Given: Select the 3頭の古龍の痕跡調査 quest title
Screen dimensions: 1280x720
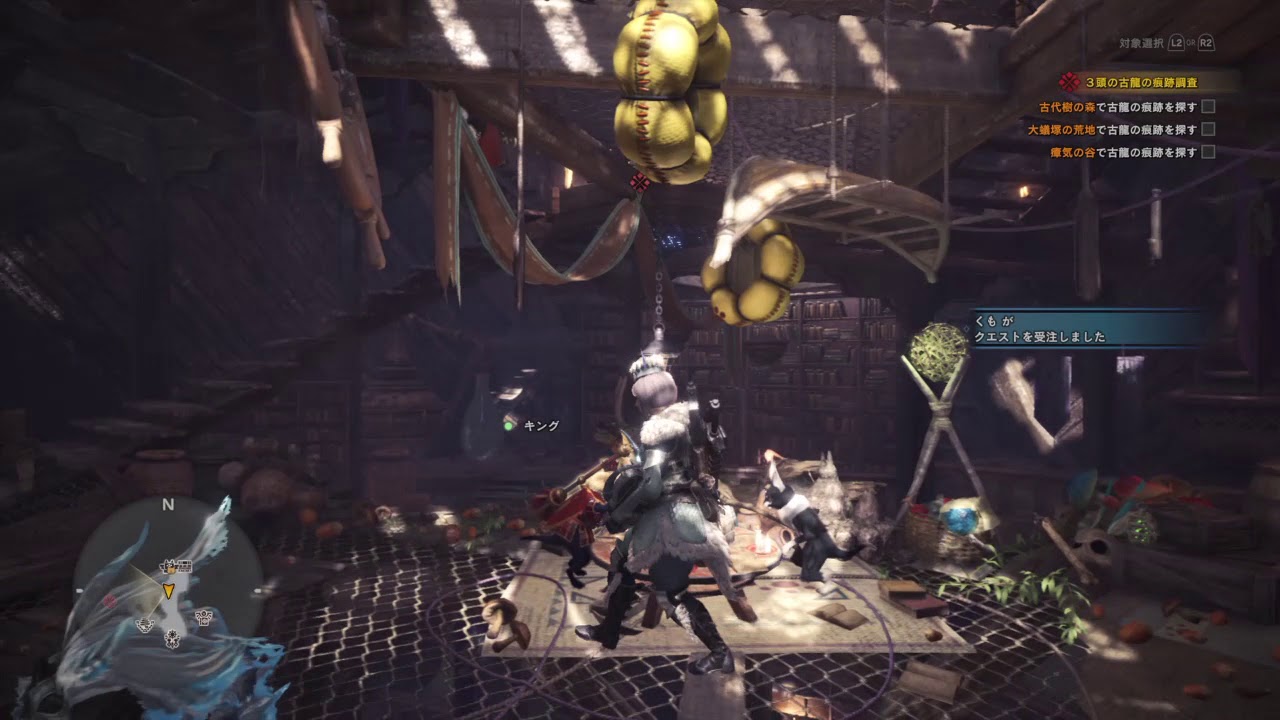Looking at the screenshot, I should pyautogui.click(x=1140, y=83).
